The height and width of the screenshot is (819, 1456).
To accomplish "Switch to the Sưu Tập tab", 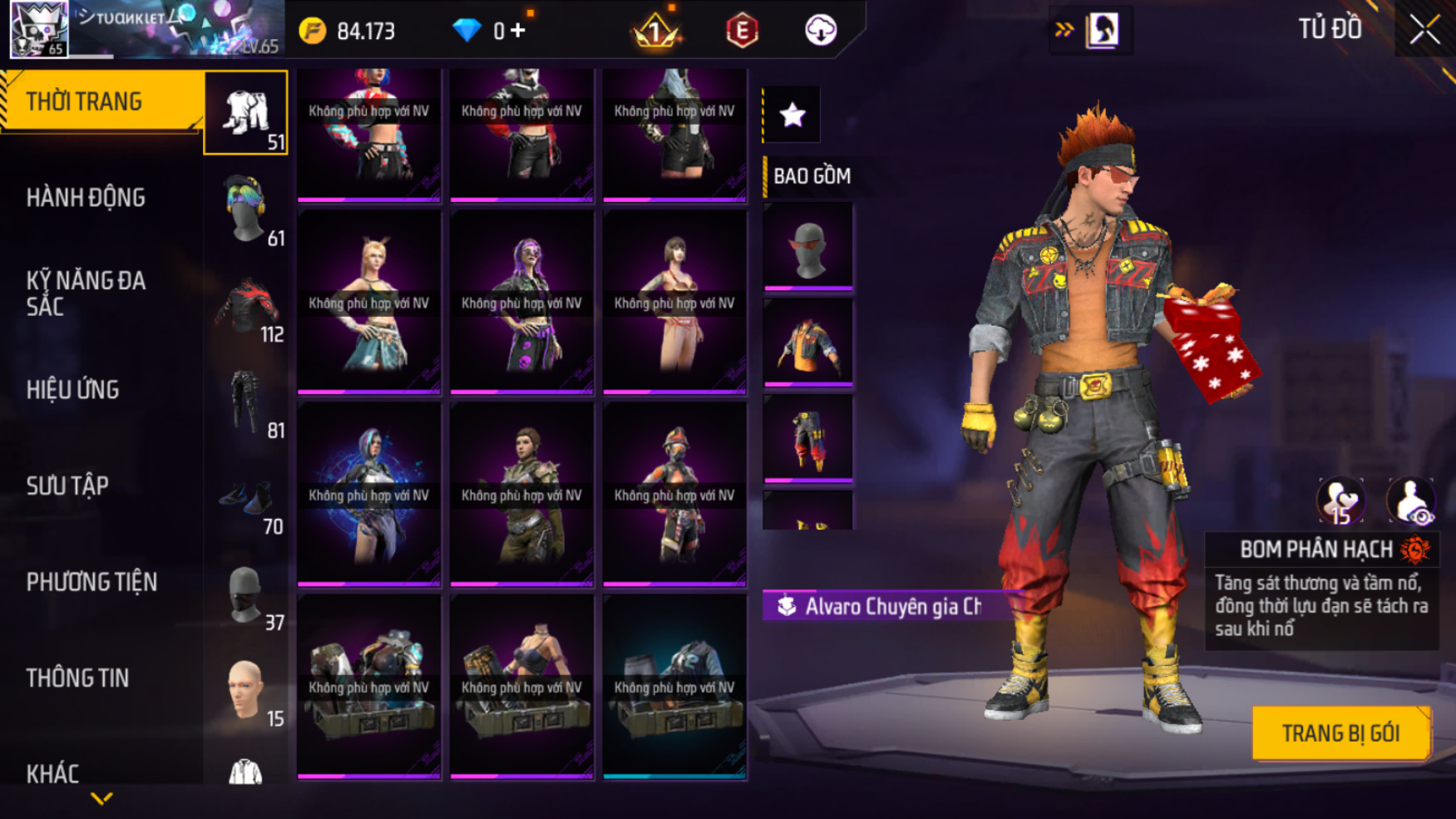I will pos(68,486).
